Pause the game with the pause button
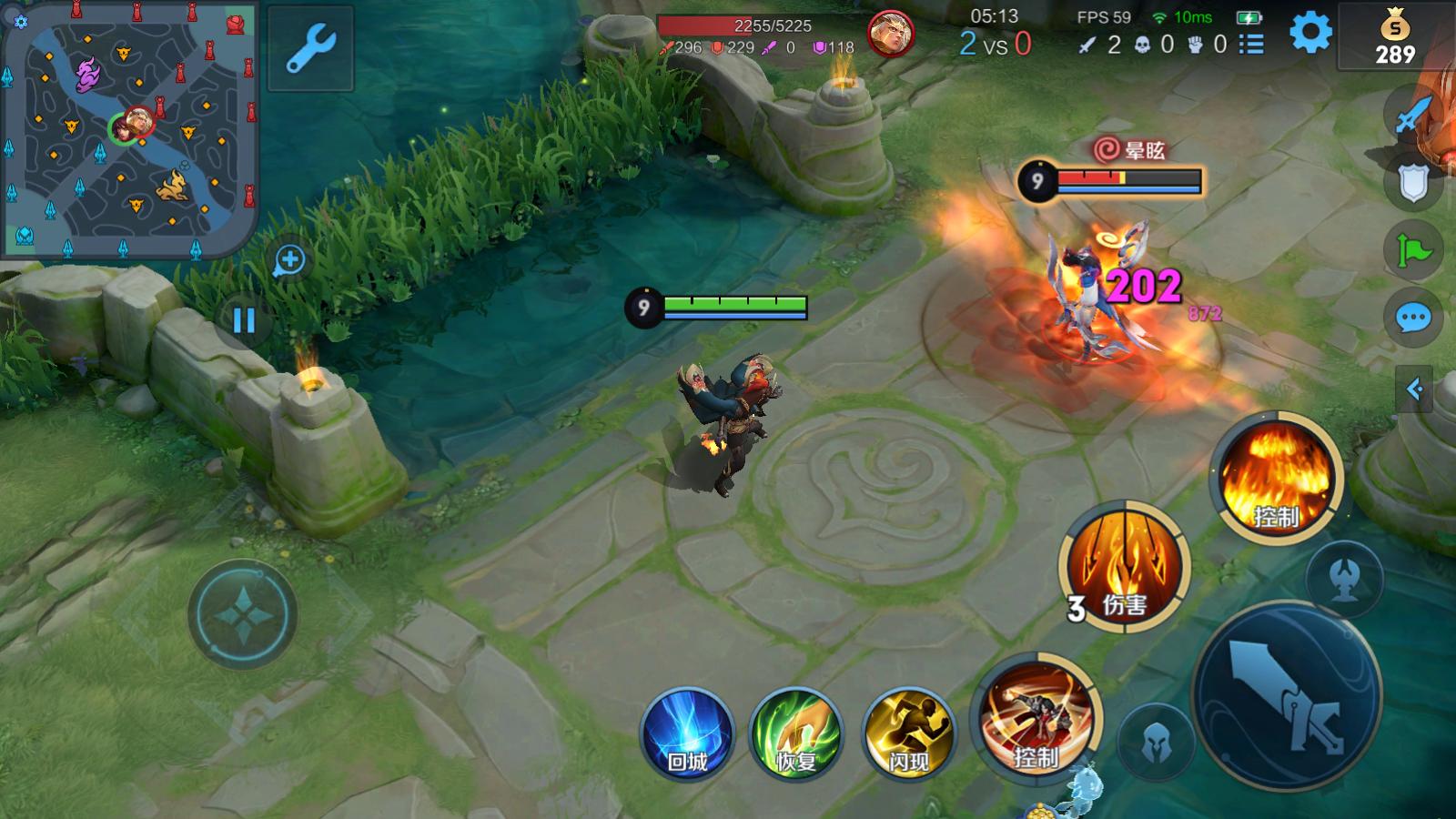The width and height of the screenshot is (1456, 819). pos(244,320)
